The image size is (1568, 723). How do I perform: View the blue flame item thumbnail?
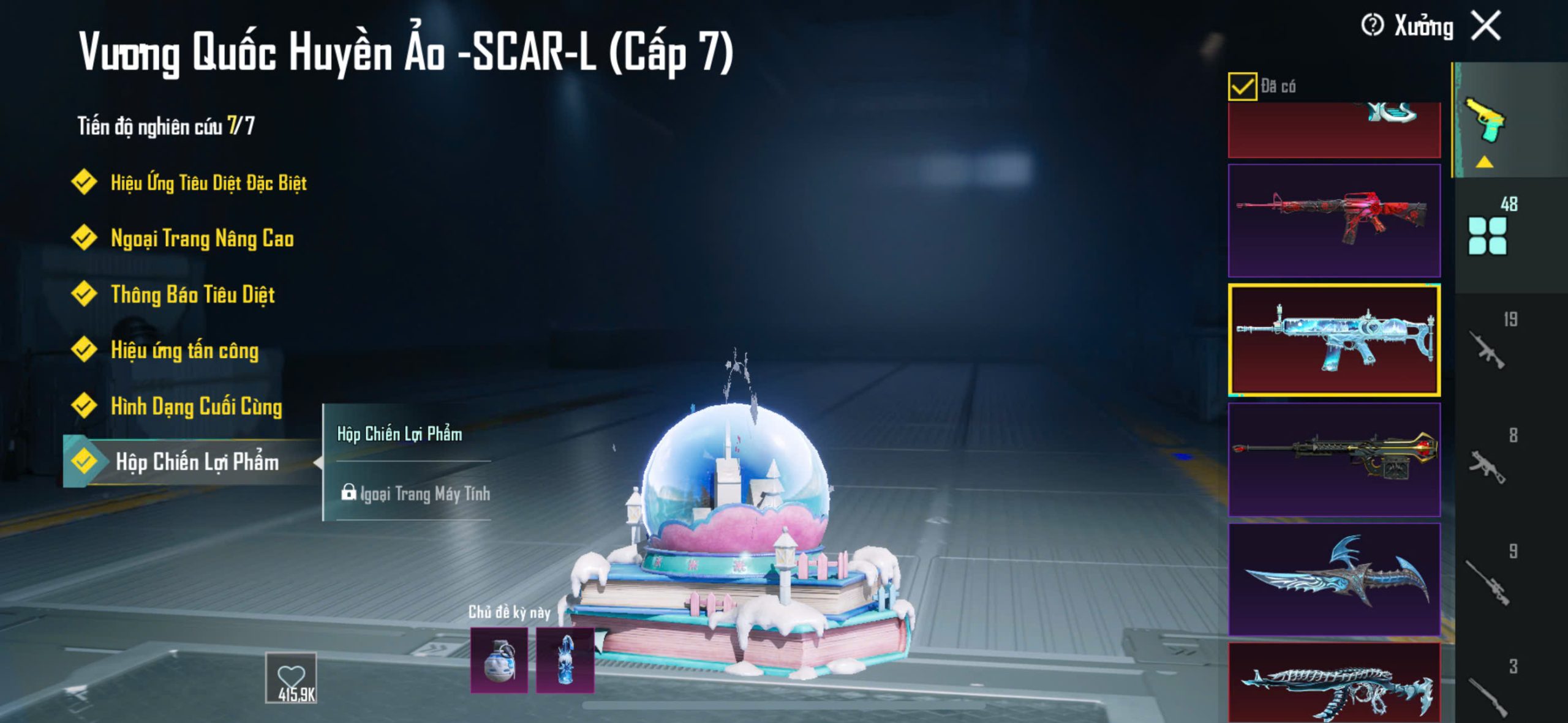coord(565,661)
